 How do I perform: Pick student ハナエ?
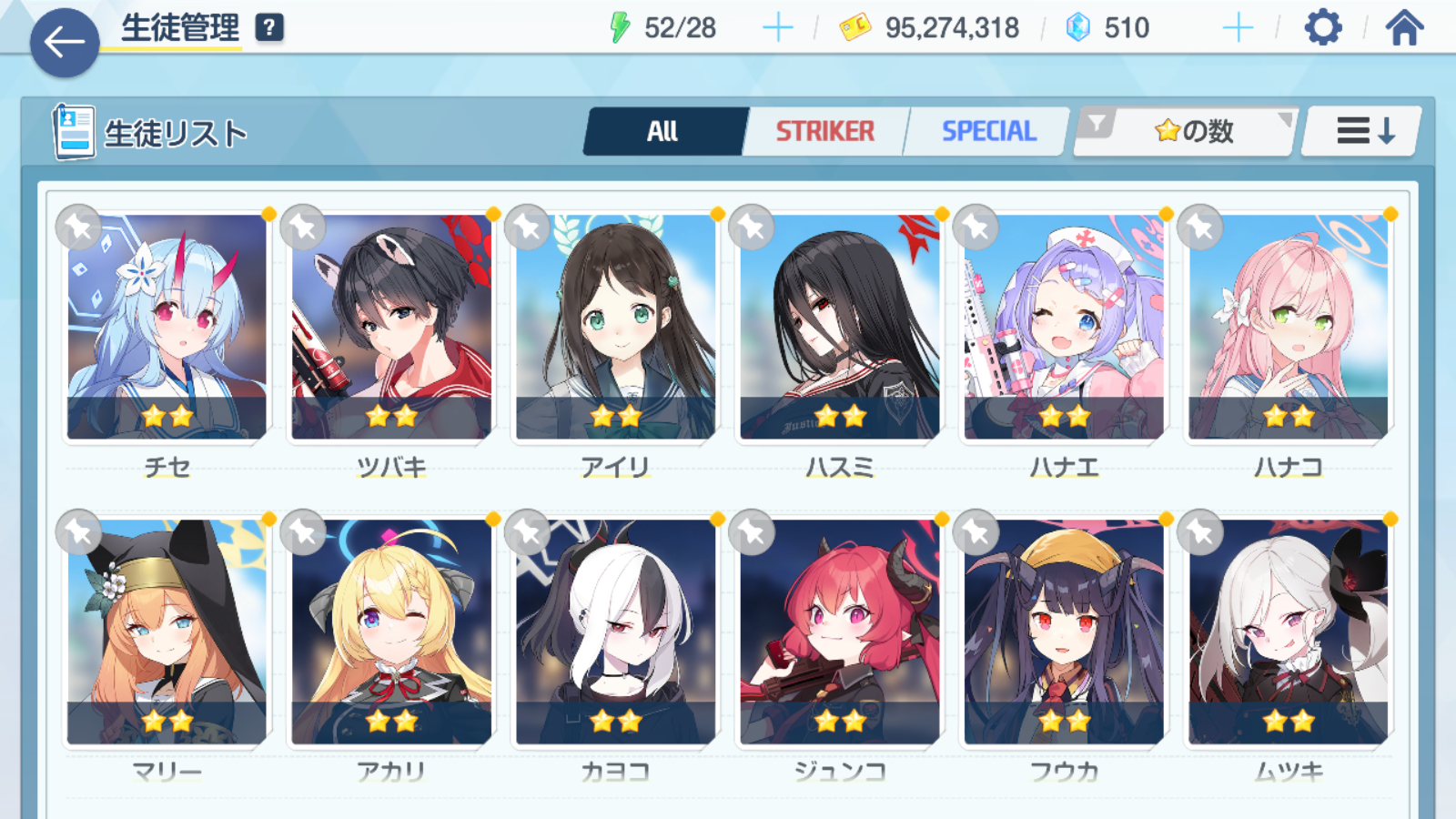[x=1064, y=328]
